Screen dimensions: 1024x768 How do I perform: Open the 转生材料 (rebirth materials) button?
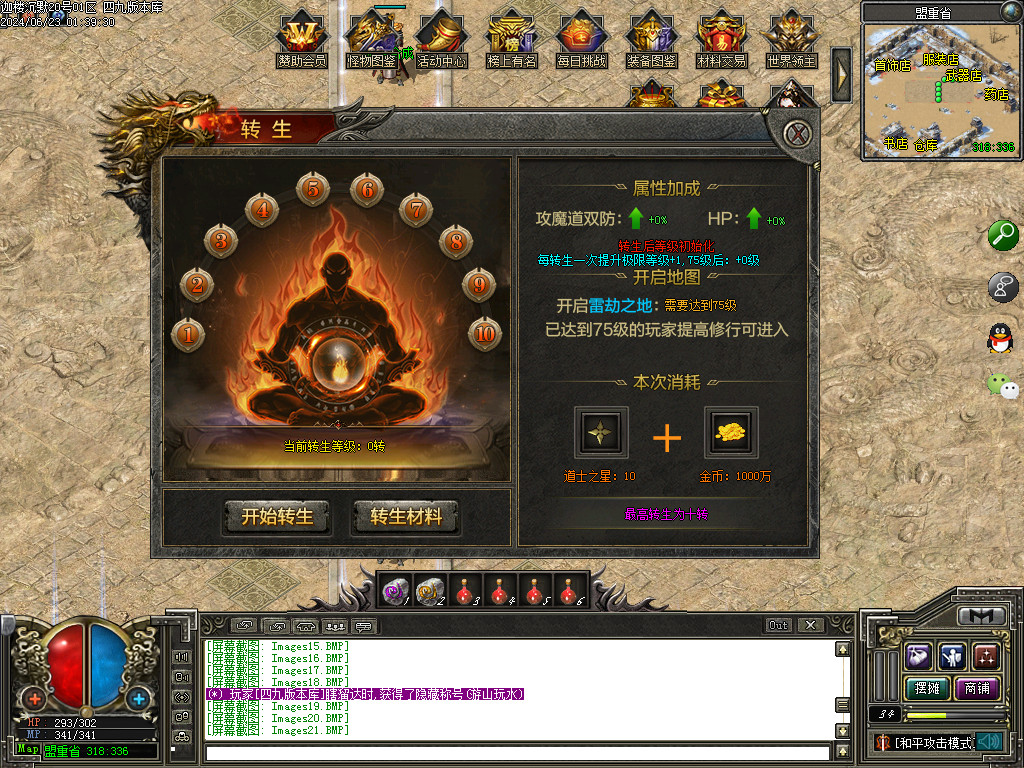(x=405, y=517)
